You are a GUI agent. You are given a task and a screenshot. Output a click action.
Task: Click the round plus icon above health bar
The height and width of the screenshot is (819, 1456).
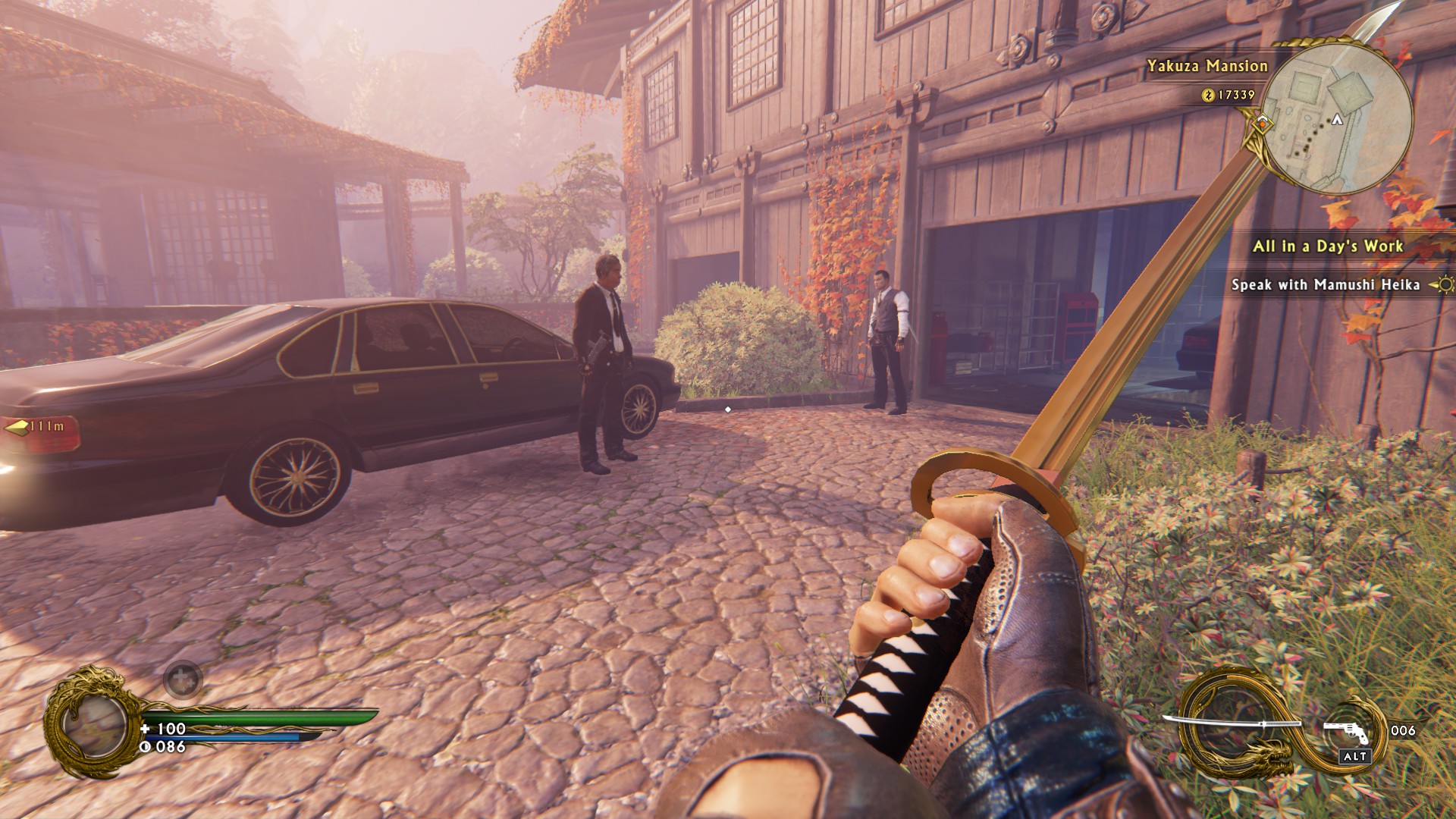pyautogui.click(x=183, y=678)
